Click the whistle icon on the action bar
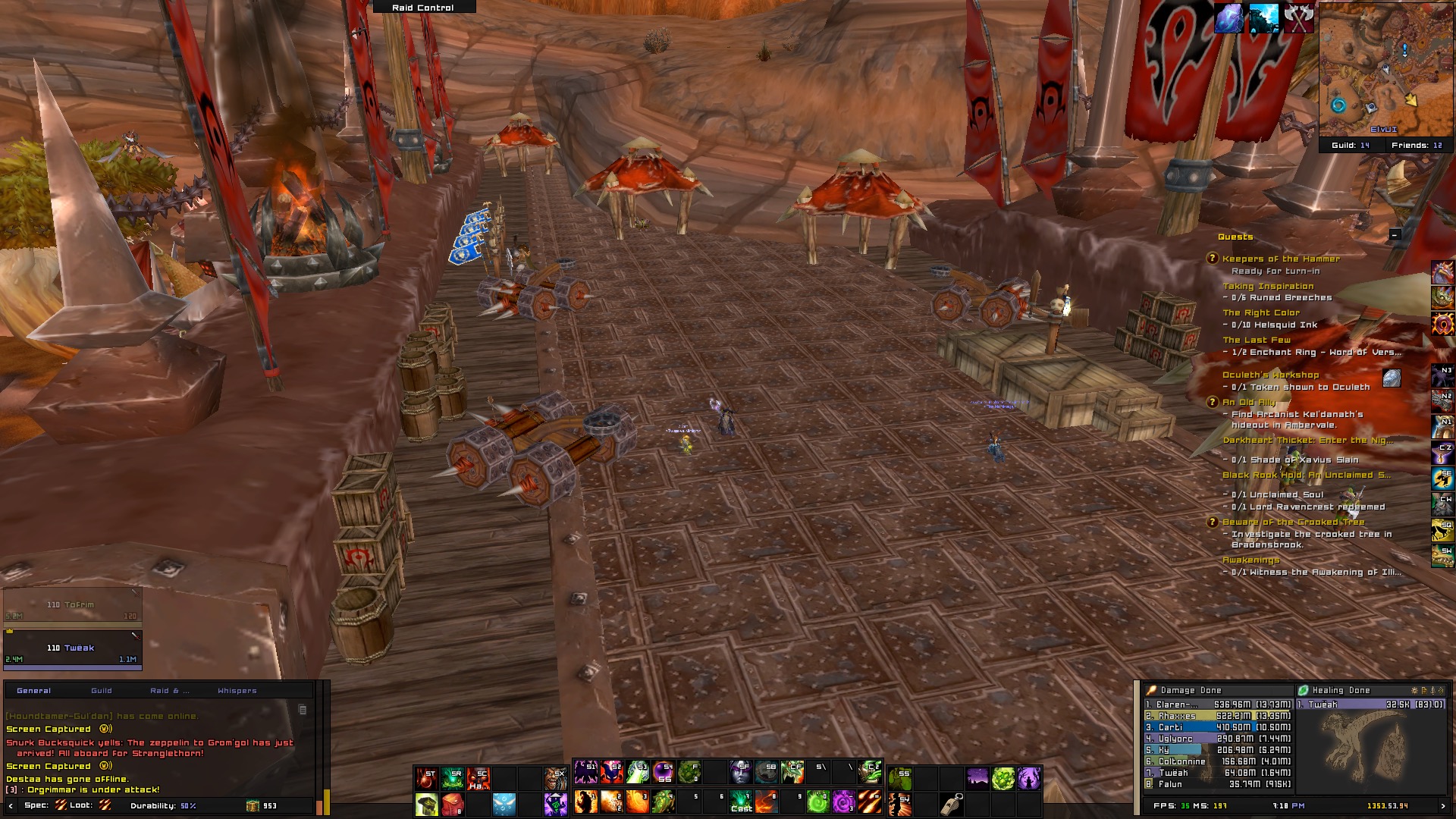 pyautogui.click(x=952, y=802)
